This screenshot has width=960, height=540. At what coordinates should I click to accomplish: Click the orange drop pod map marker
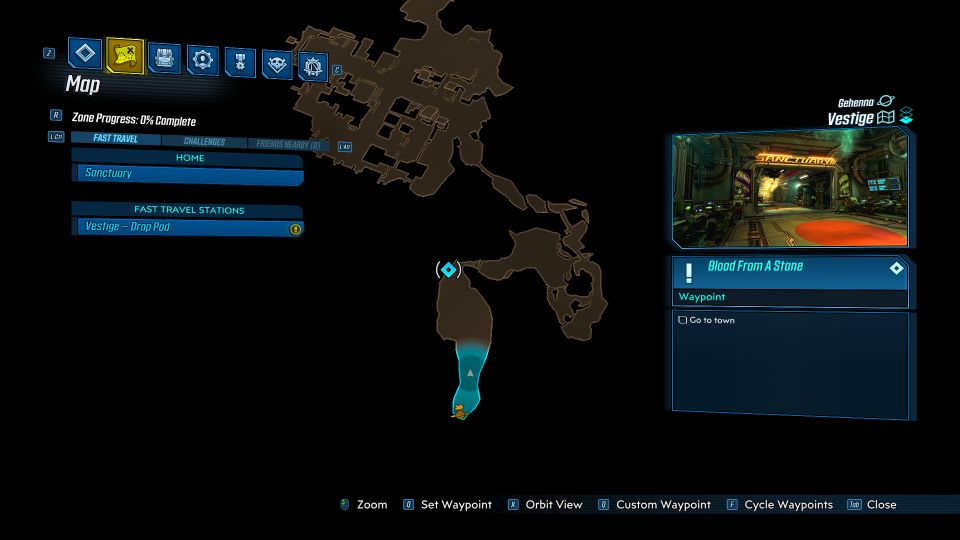tap(459, 410)
